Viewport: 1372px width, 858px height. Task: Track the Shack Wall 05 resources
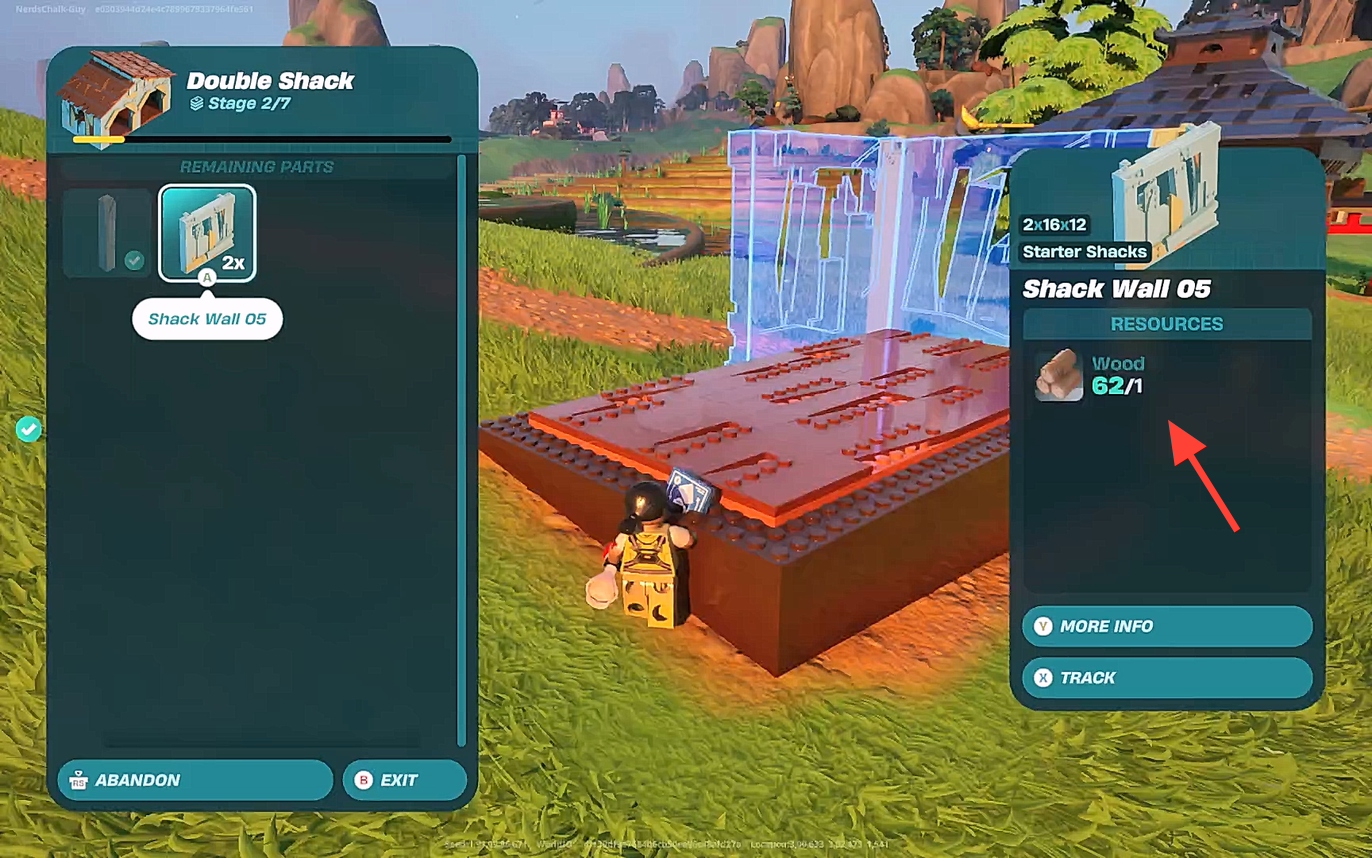pyautogui.click(x=1166, y=678)
